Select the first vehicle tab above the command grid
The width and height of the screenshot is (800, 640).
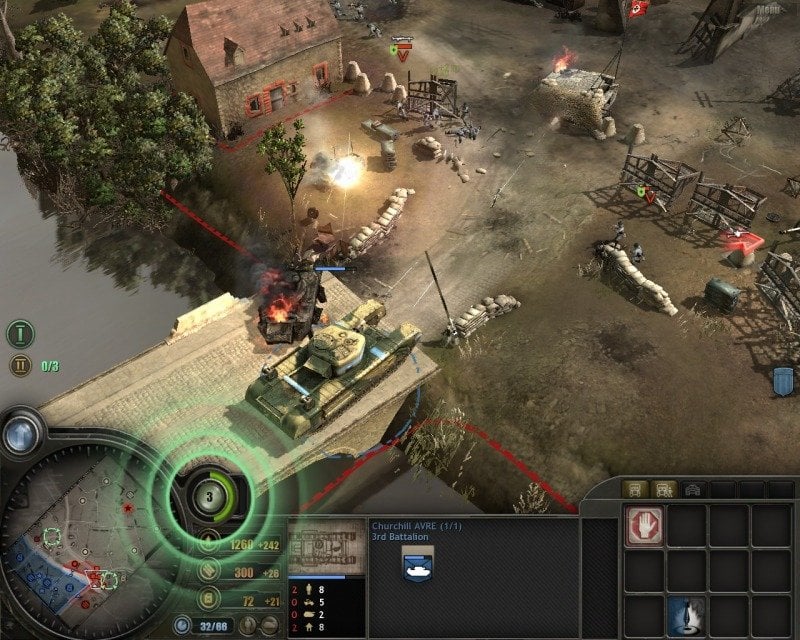[634, 489]
